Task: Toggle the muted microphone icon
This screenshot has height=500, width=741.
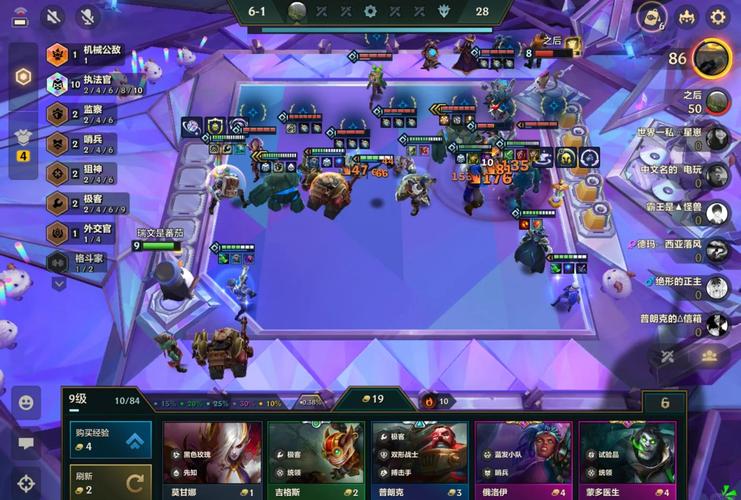Action: pyautogui.click(x=87, y=17)
